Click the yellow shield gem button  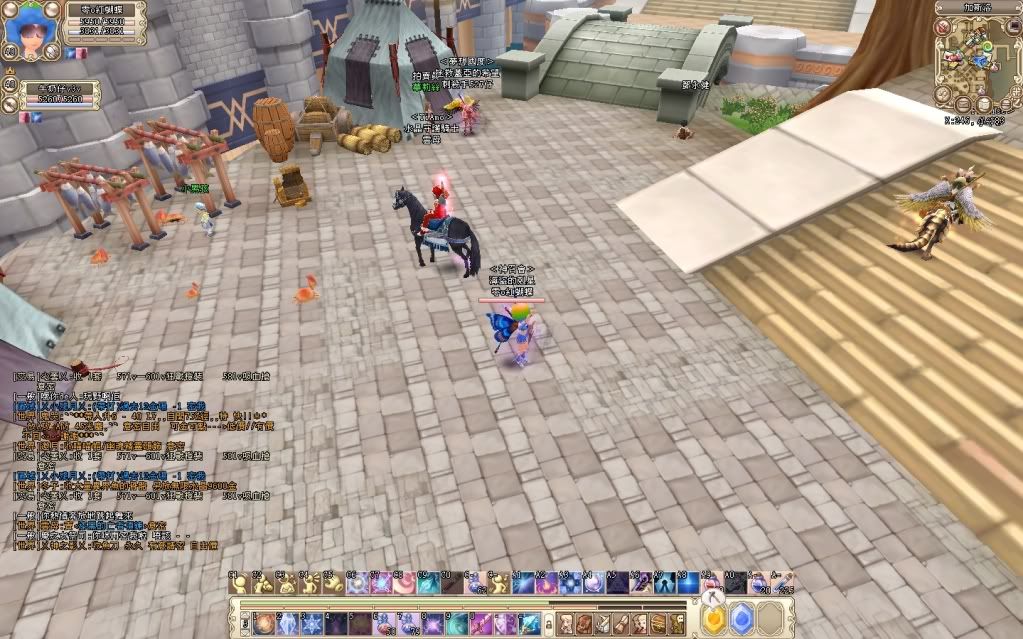pos(714,621)
